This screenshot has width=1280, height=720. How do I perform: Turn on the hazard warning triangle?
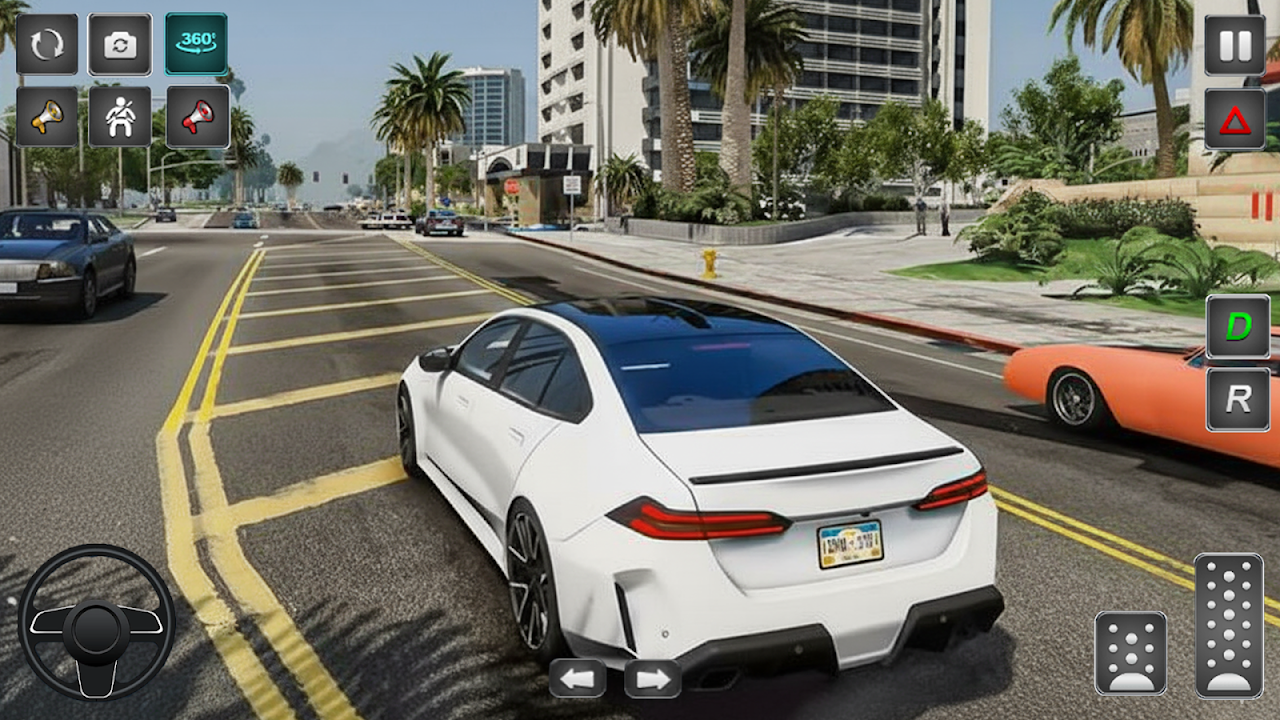coord(1234,119)
